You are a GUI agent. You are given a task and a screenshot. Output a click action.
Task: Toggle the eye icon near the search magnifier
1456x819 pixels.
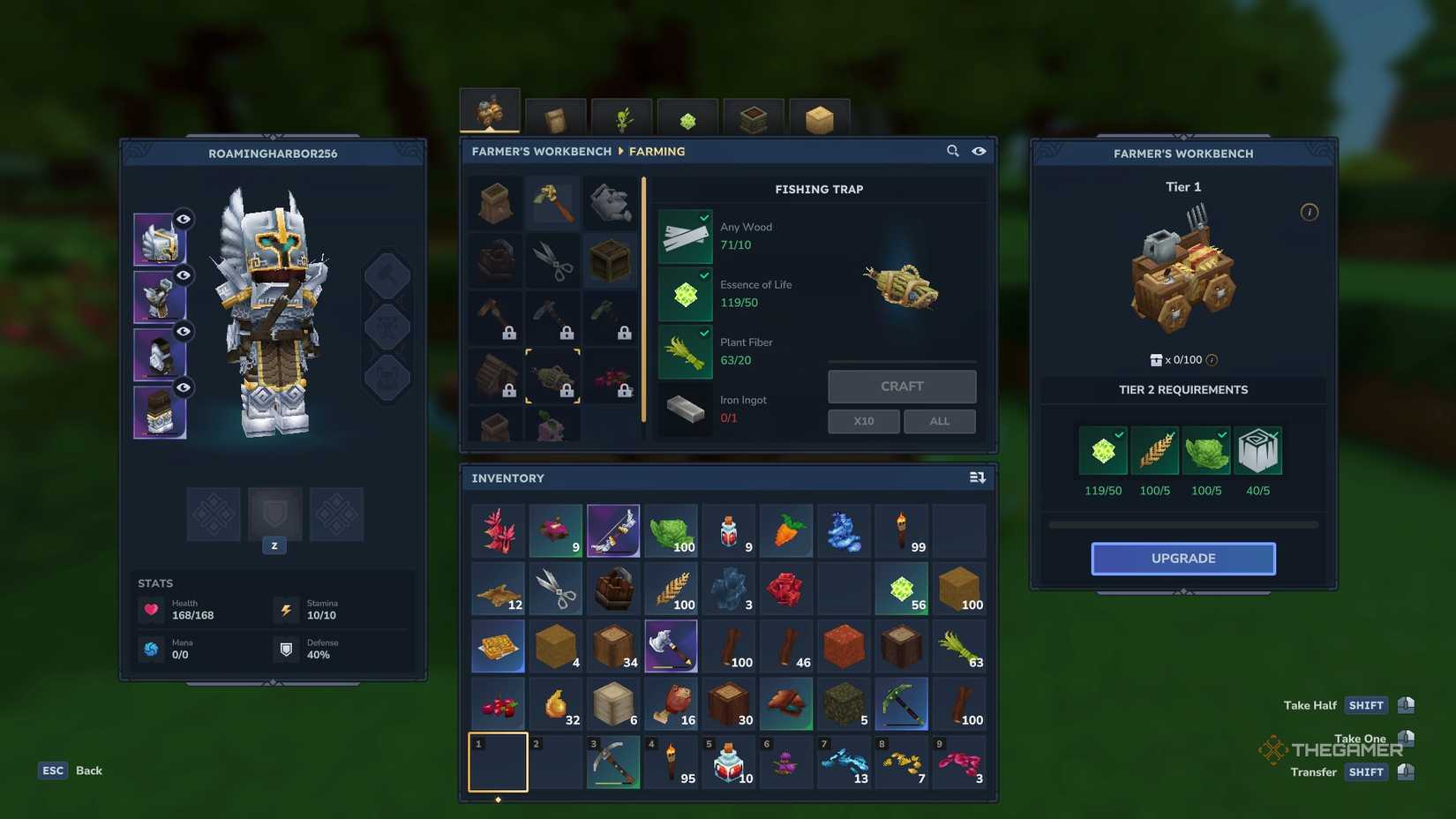click(x=979, y=151)
